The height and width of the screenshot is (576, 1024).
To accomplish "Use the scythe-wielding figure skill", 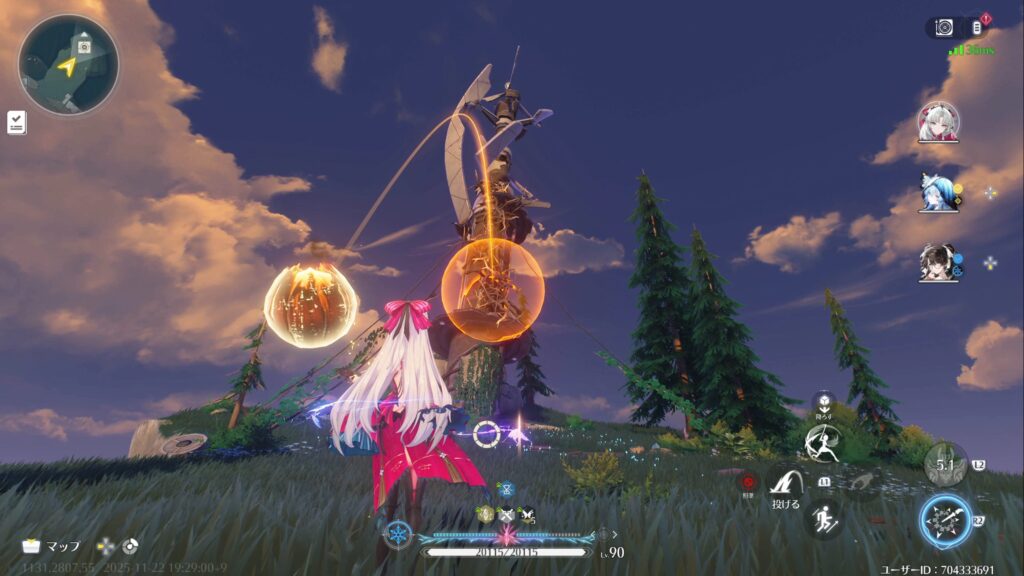I will click(823, 441).
